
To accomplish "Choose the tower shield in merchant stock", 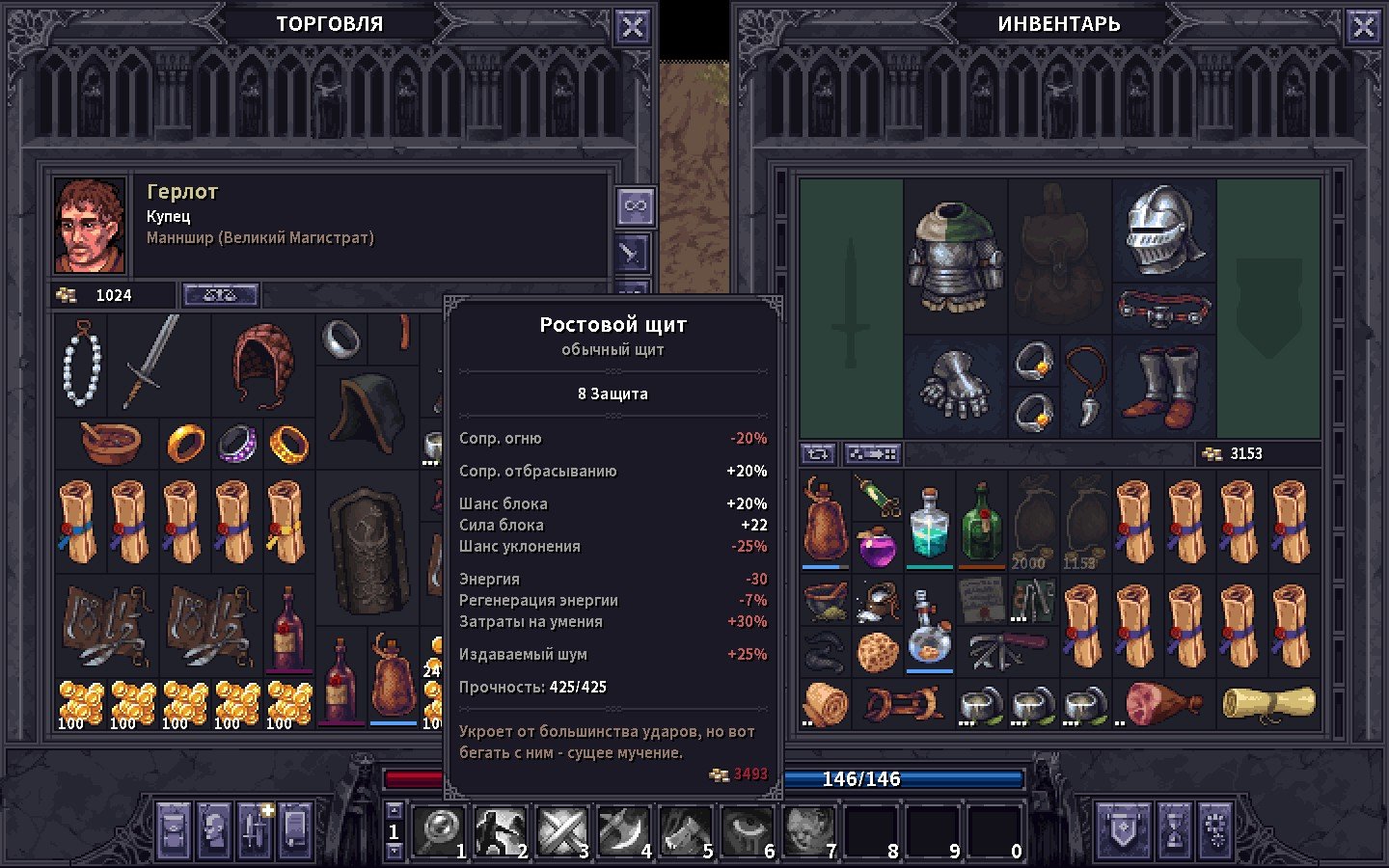I will [x=368, y=550].
